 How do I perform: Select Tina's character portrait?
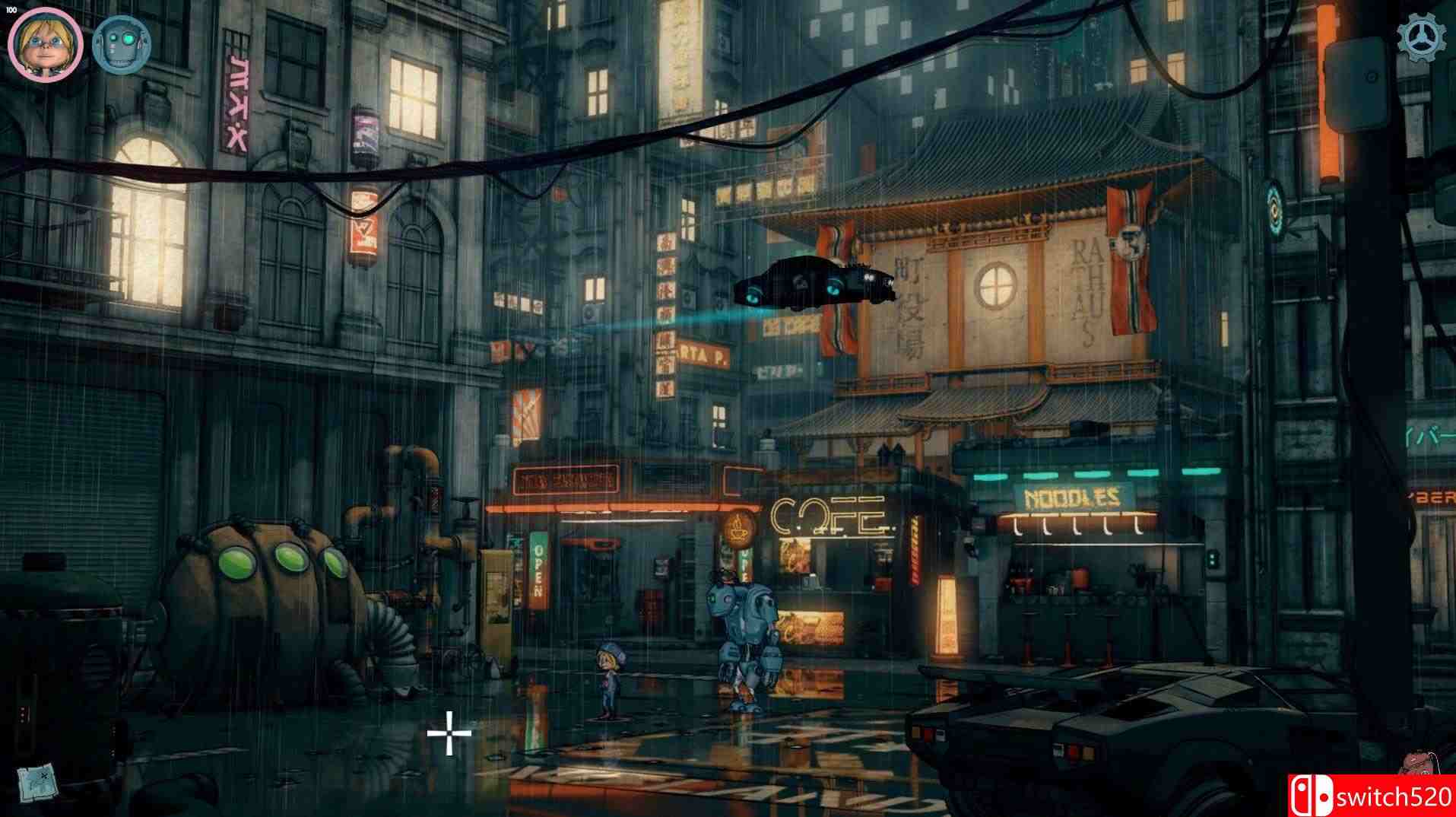point(46,43)
